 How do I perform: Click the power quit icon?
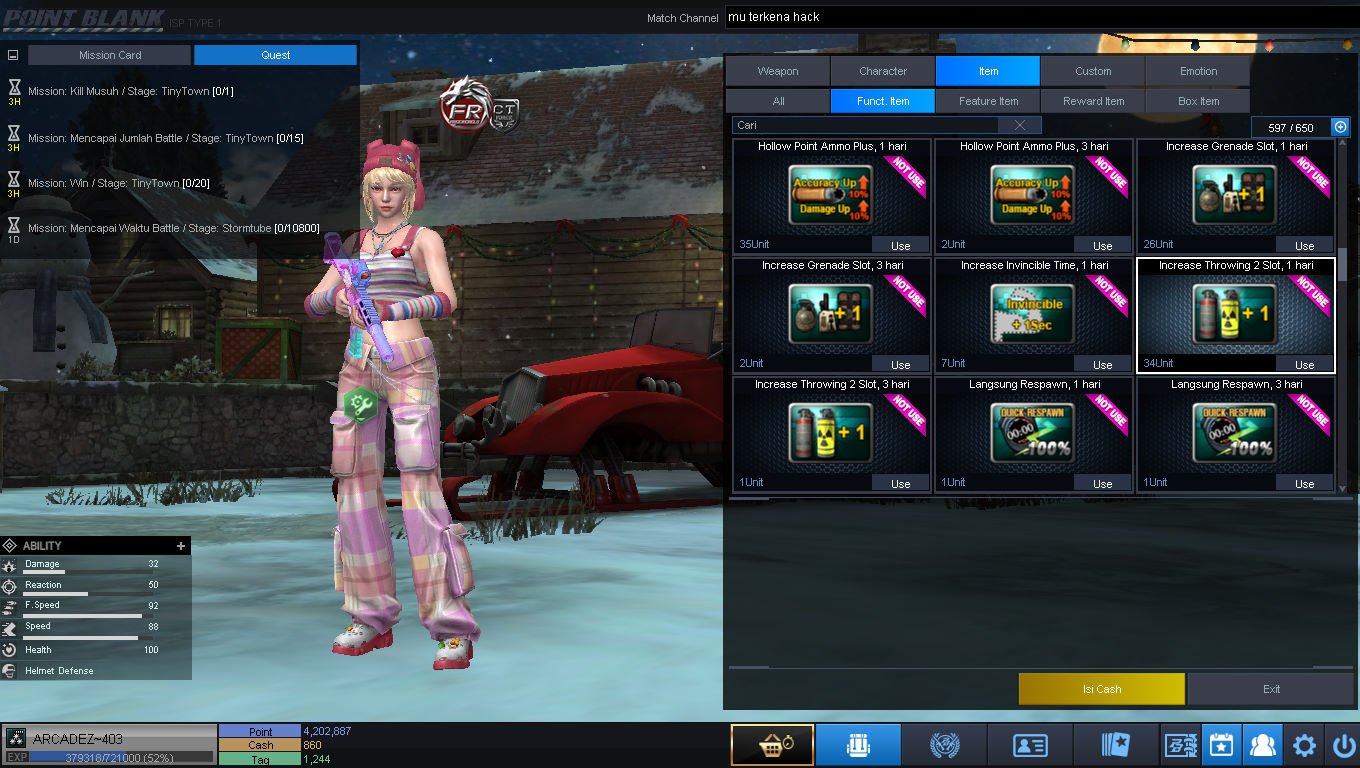(x=1343, y=745)
